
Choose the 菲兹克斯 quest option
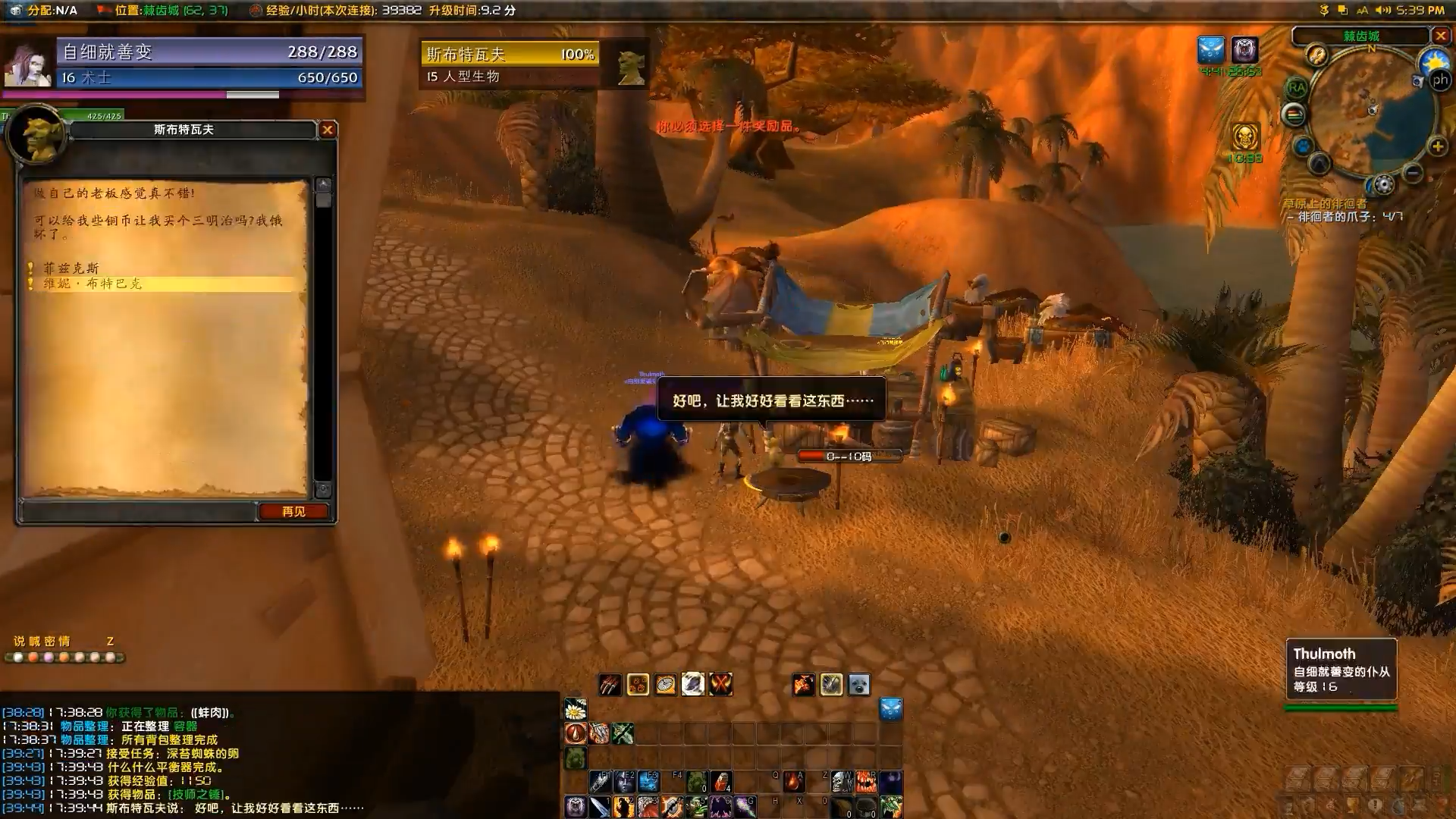pyautogui.click(x=71, y=268)
